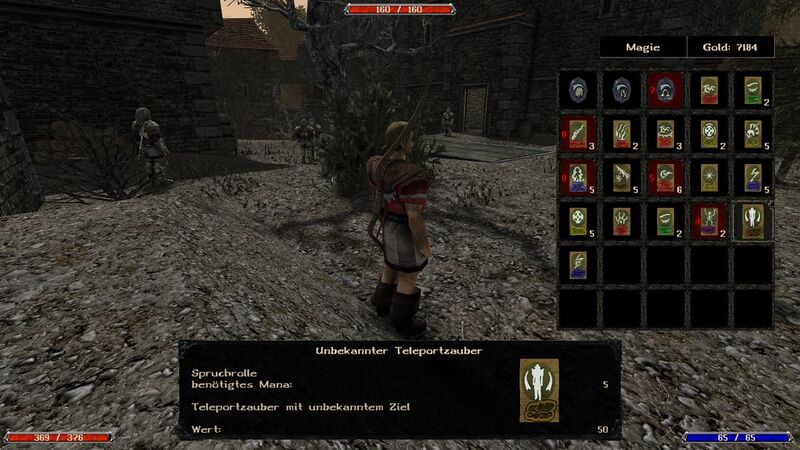Viewport: 800px width, 450px height.
Task: Click the Magie inventory category header
Action: pos(643,47)
